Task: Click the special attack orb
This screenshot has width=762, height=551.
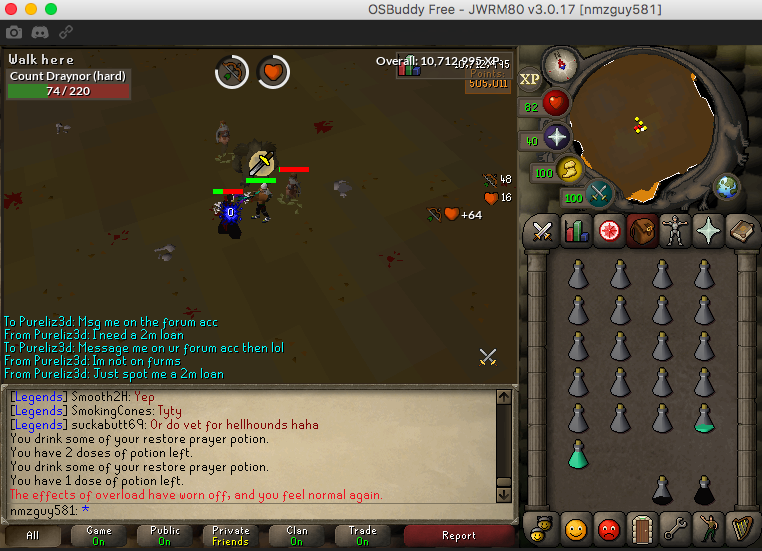Action: (600, 192)
